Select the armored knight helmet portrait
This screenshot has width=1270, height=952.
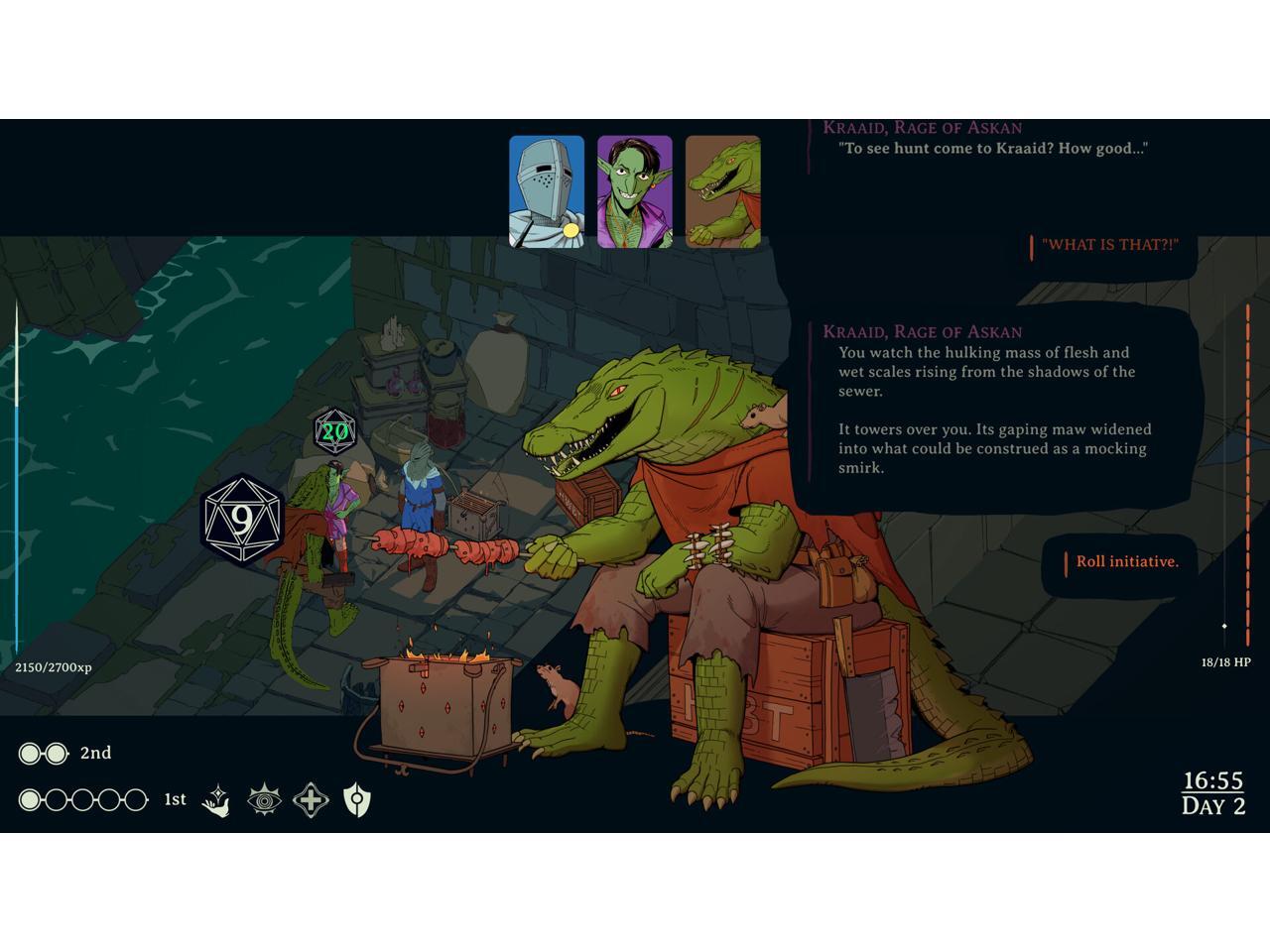(x=547, y=191)
